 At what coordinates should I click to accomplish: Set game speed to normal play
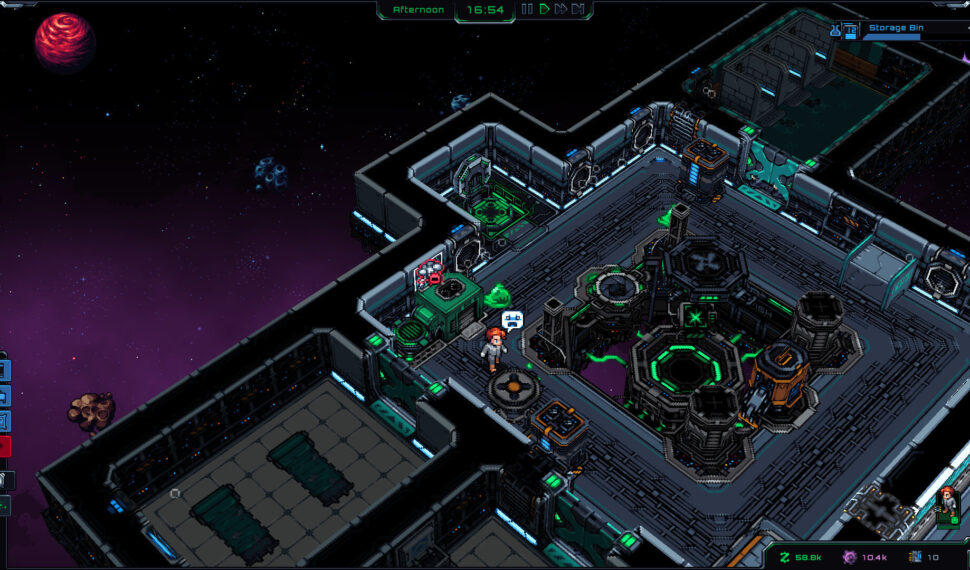click(544, 10)
